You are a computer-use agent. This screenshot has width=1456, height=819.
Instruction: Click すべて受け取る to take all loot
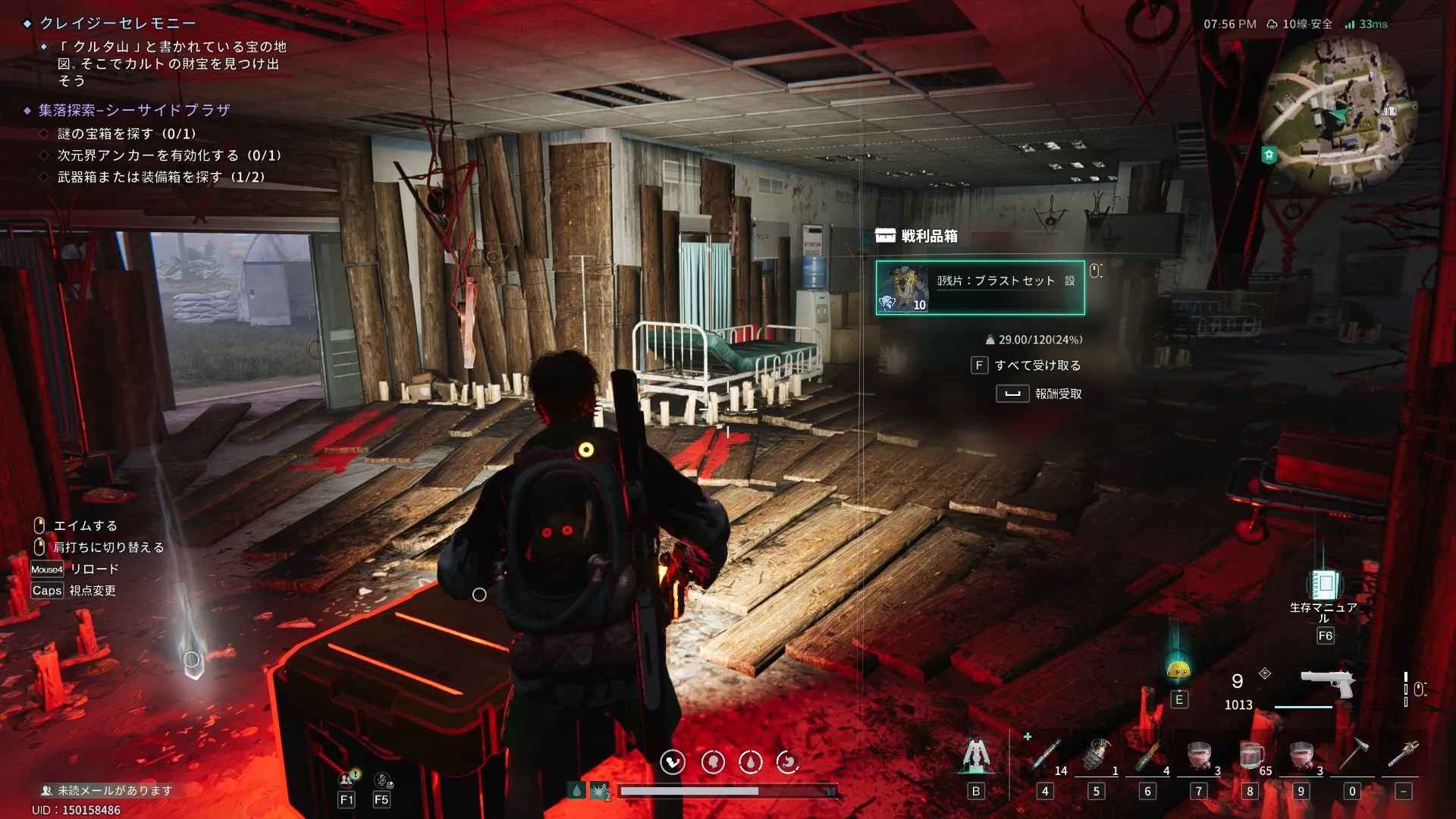tap(1037, 366)
